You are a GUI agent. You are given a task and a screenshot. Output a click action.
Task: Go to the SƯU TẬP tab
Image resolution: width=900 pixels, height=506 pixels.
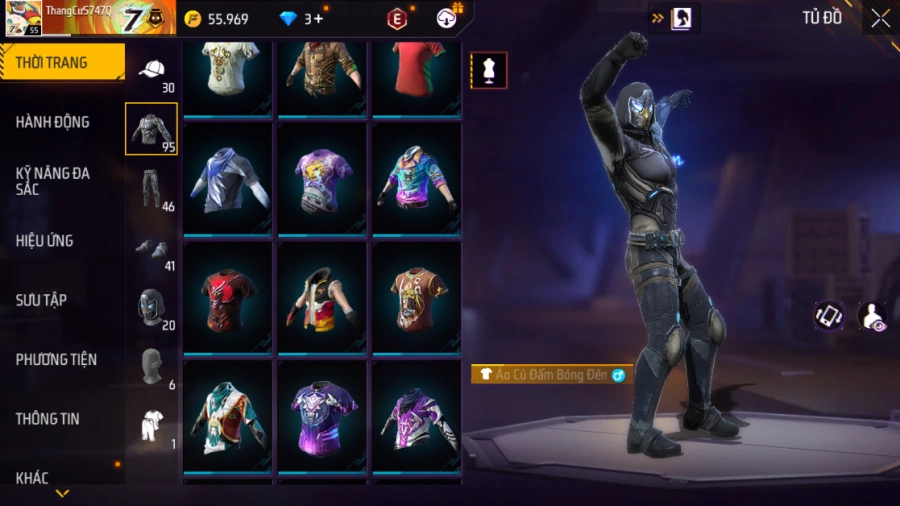[x=41, y=300]
